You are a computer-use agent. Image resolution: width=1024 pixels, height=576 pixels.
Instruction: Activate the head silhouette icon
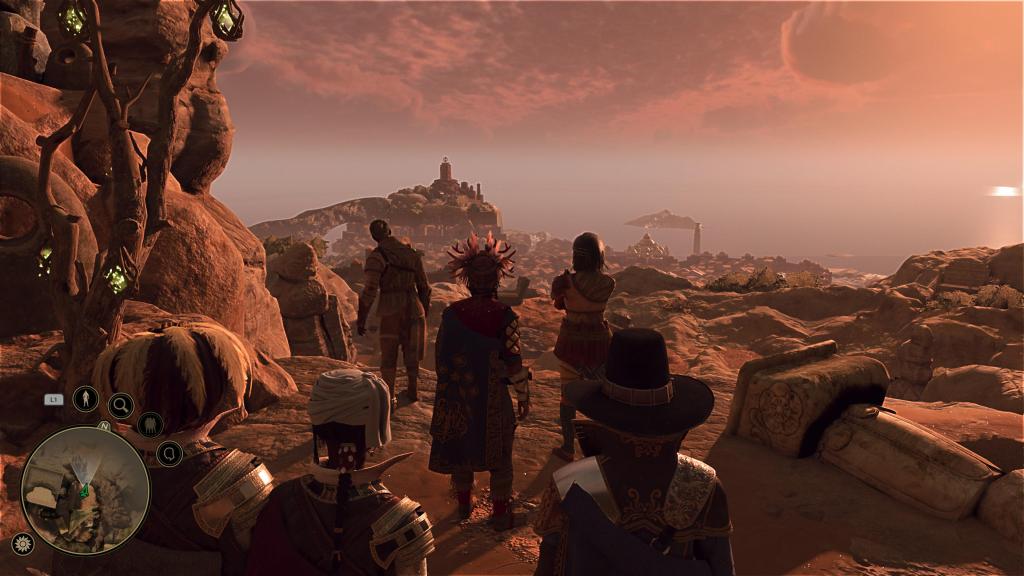tap(169, 454)
